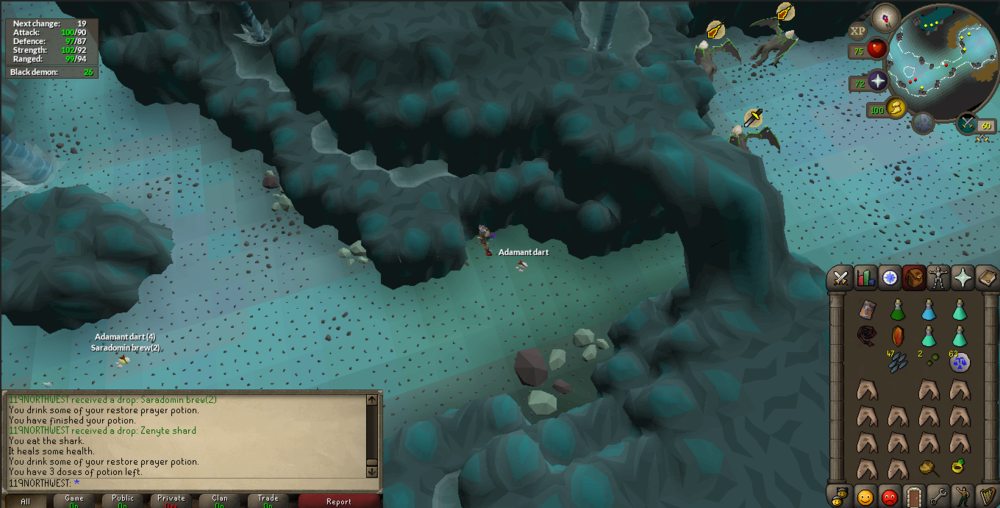Open the Quest list tab
The image size is (1000, 508).
tap(889, 278)
